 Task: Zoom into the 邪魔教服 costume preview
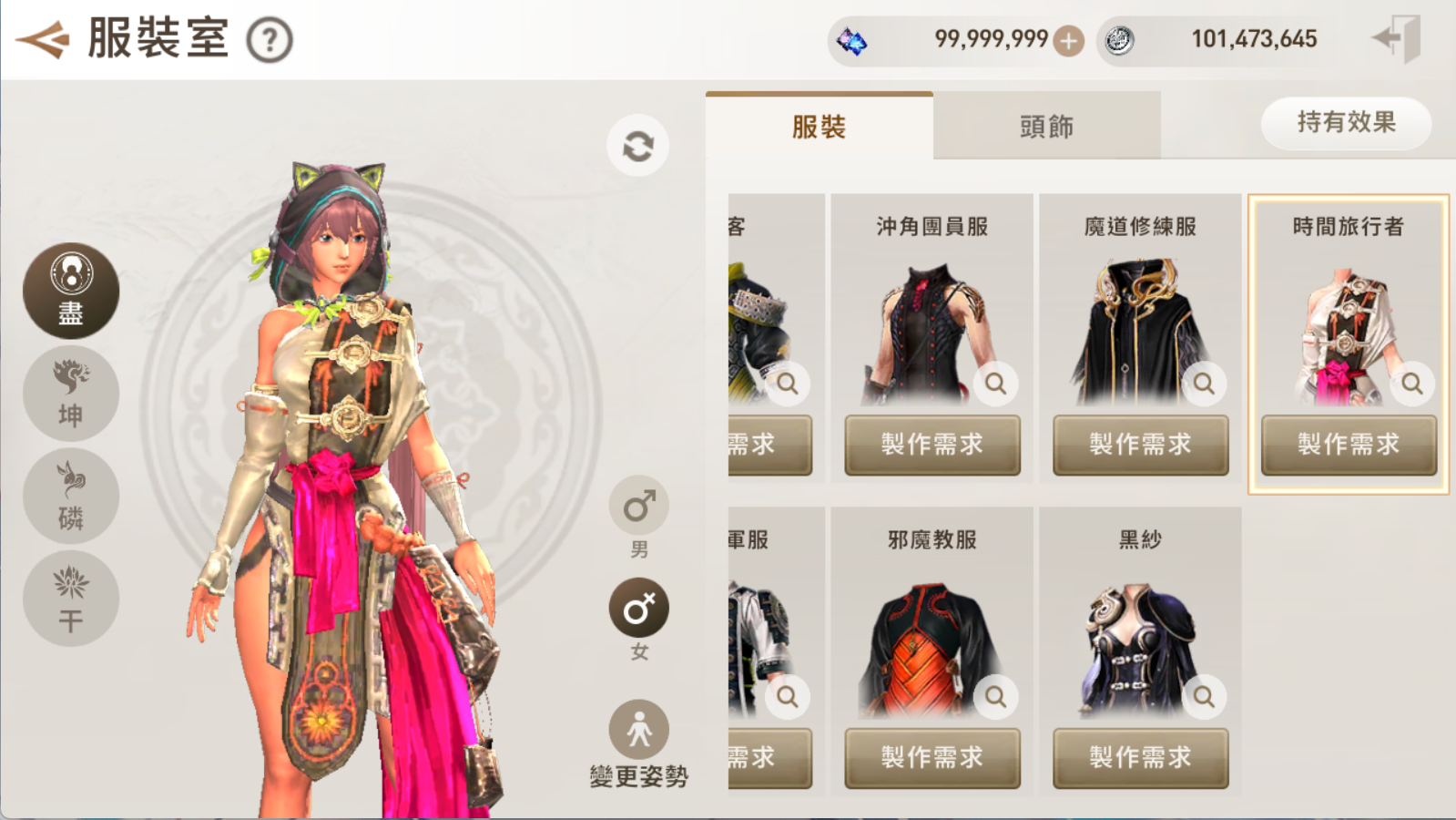coord(995,697)
